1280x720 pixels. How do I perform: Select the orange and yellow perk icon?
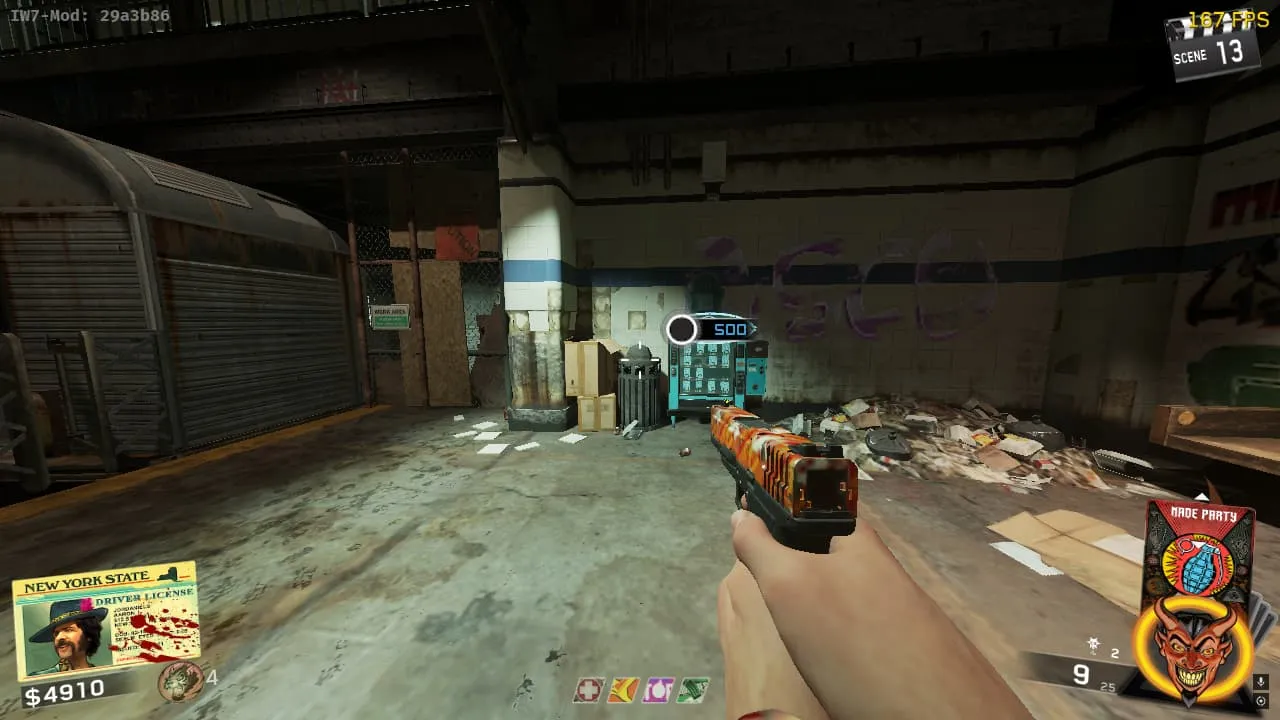pos(623,690)
